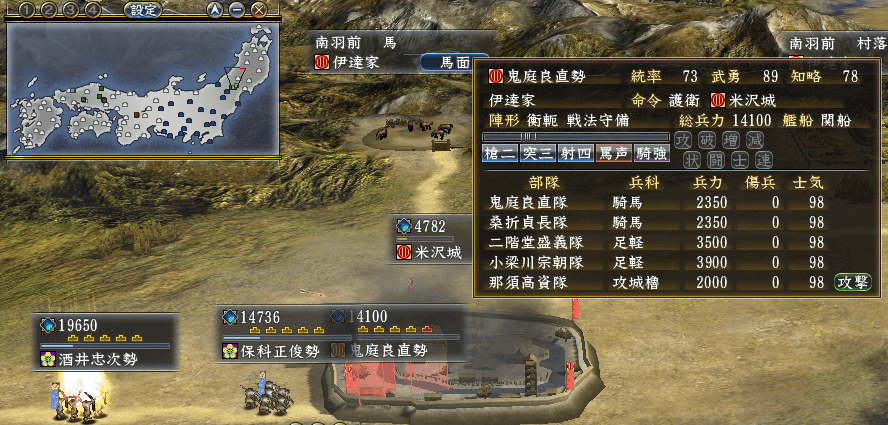This screenshot has height=425, width=888.
Task: Close the minimap panel
Action: pos(259,10)
